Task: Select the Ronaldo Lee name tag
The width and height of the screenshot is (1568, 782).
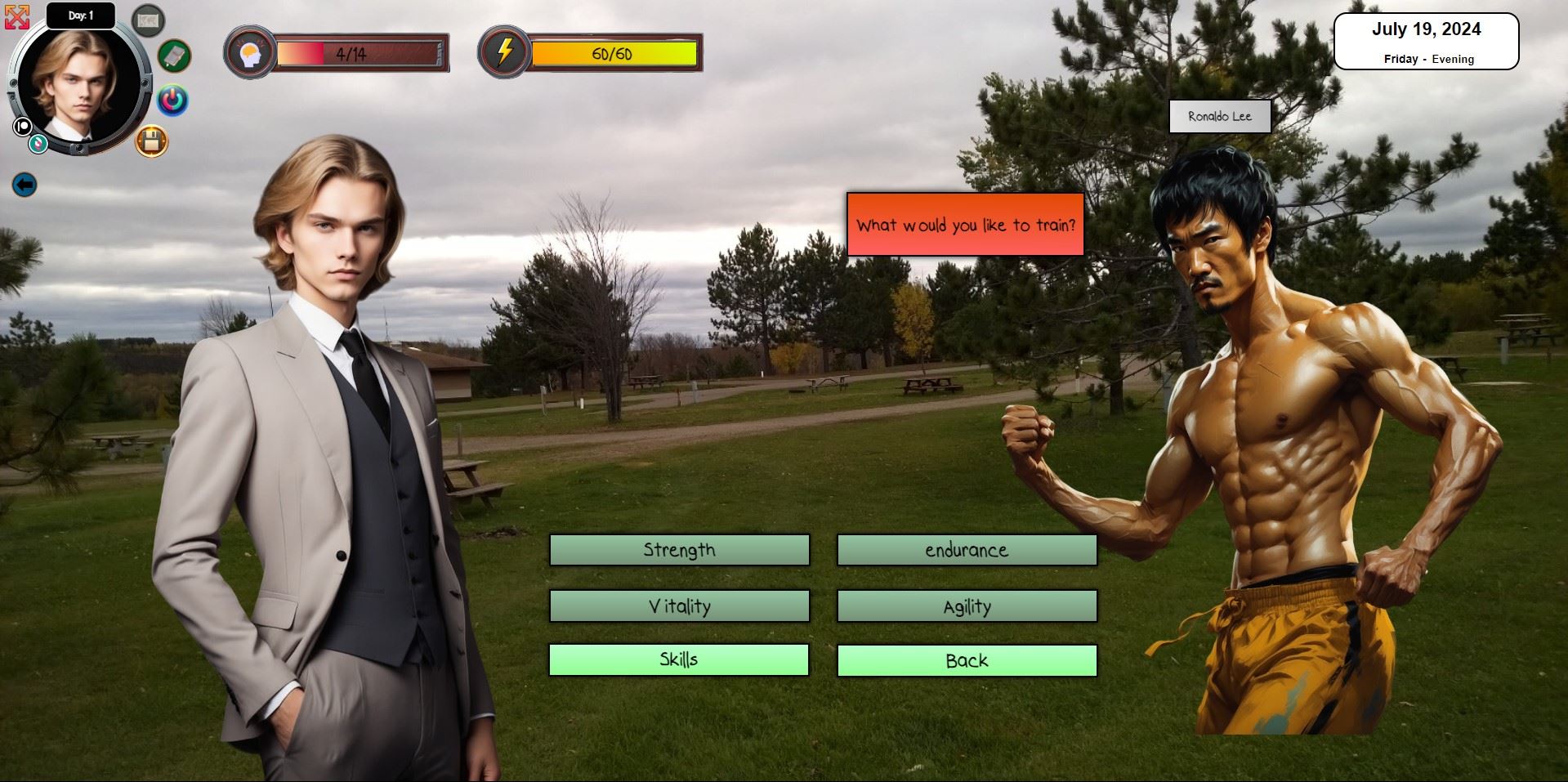Action: pos(1219,117)
